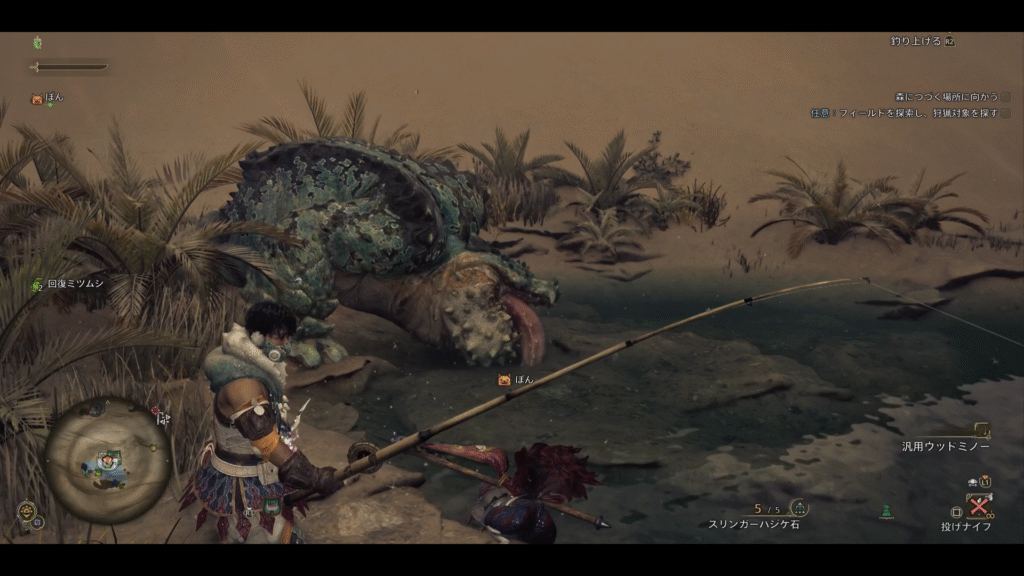Click the green tent camp icon

point(885,512)
